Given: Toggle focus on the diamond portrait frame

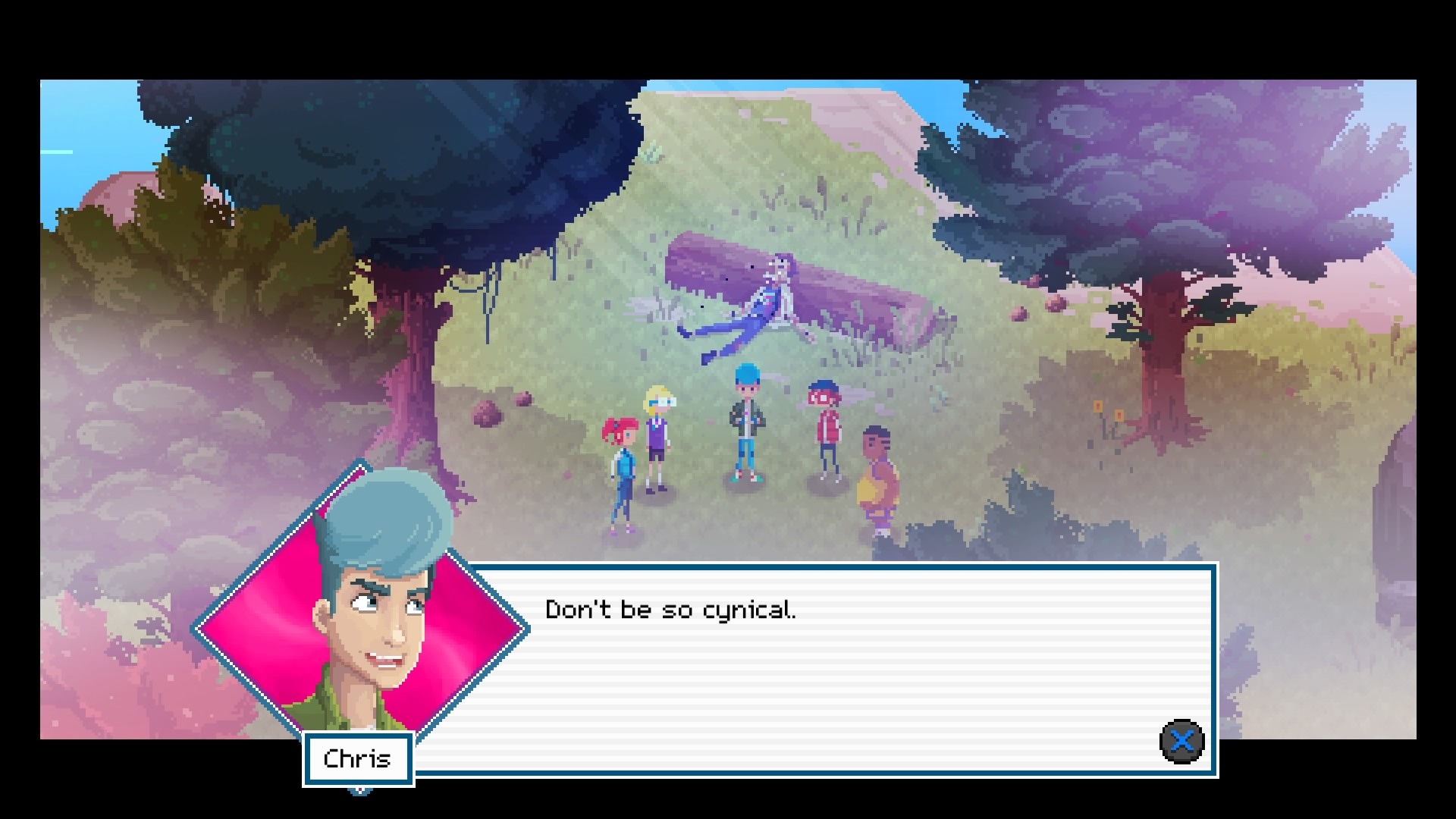Looking at the screenshot, I should point(364,622).
